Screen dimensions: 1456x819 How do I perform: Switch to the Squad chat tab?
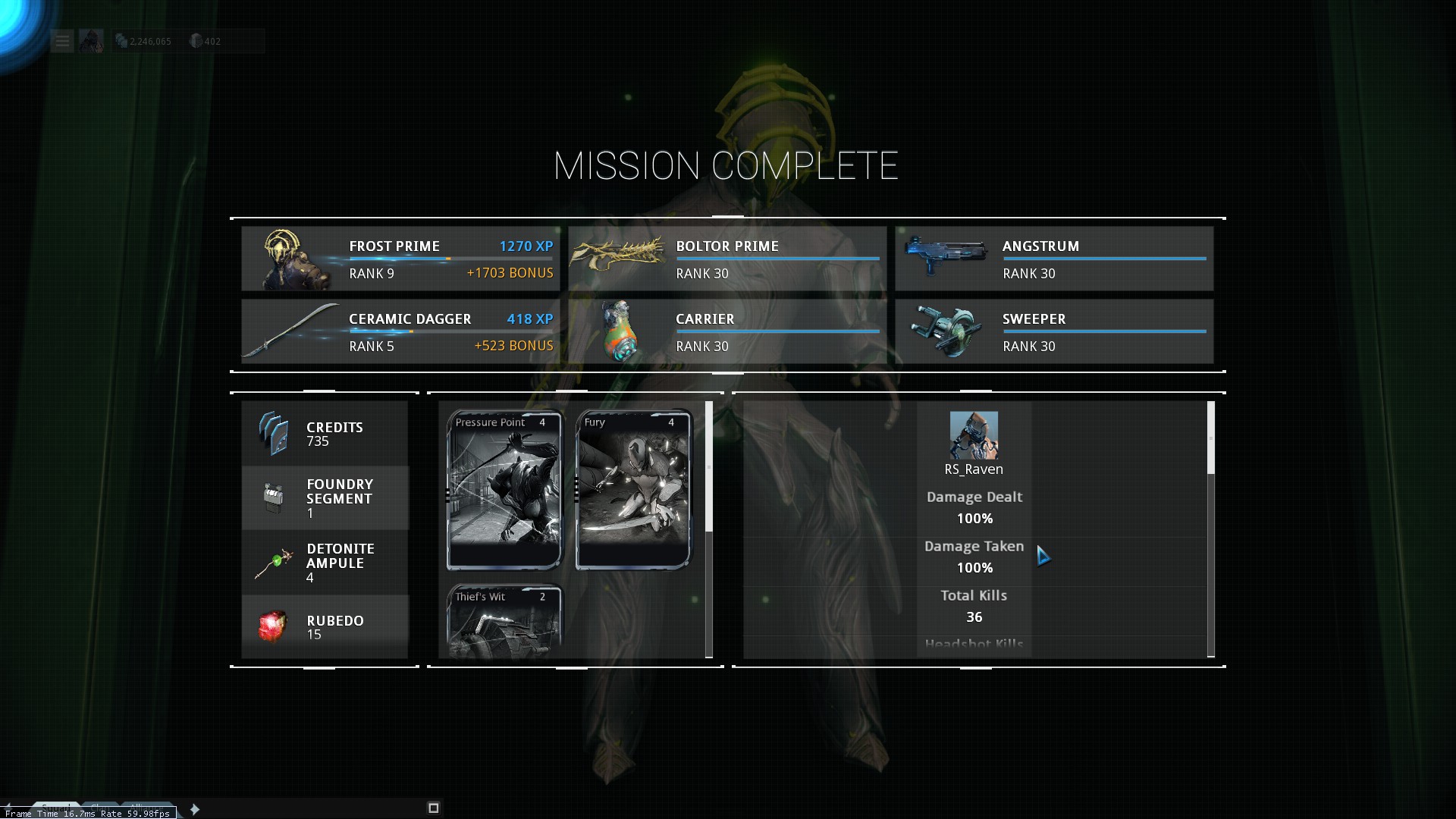coord(56,807)
